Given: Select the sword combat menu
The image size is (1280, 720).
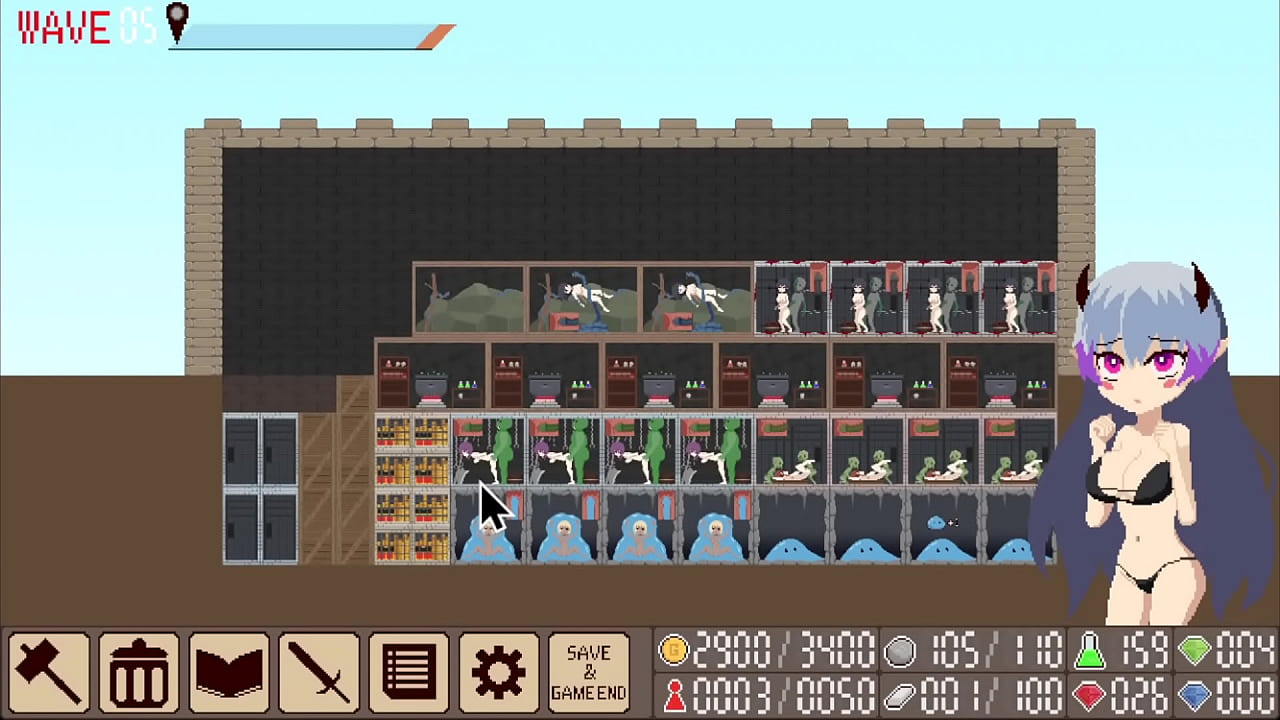Looking at the screenshot, I should tap(318, 670).
